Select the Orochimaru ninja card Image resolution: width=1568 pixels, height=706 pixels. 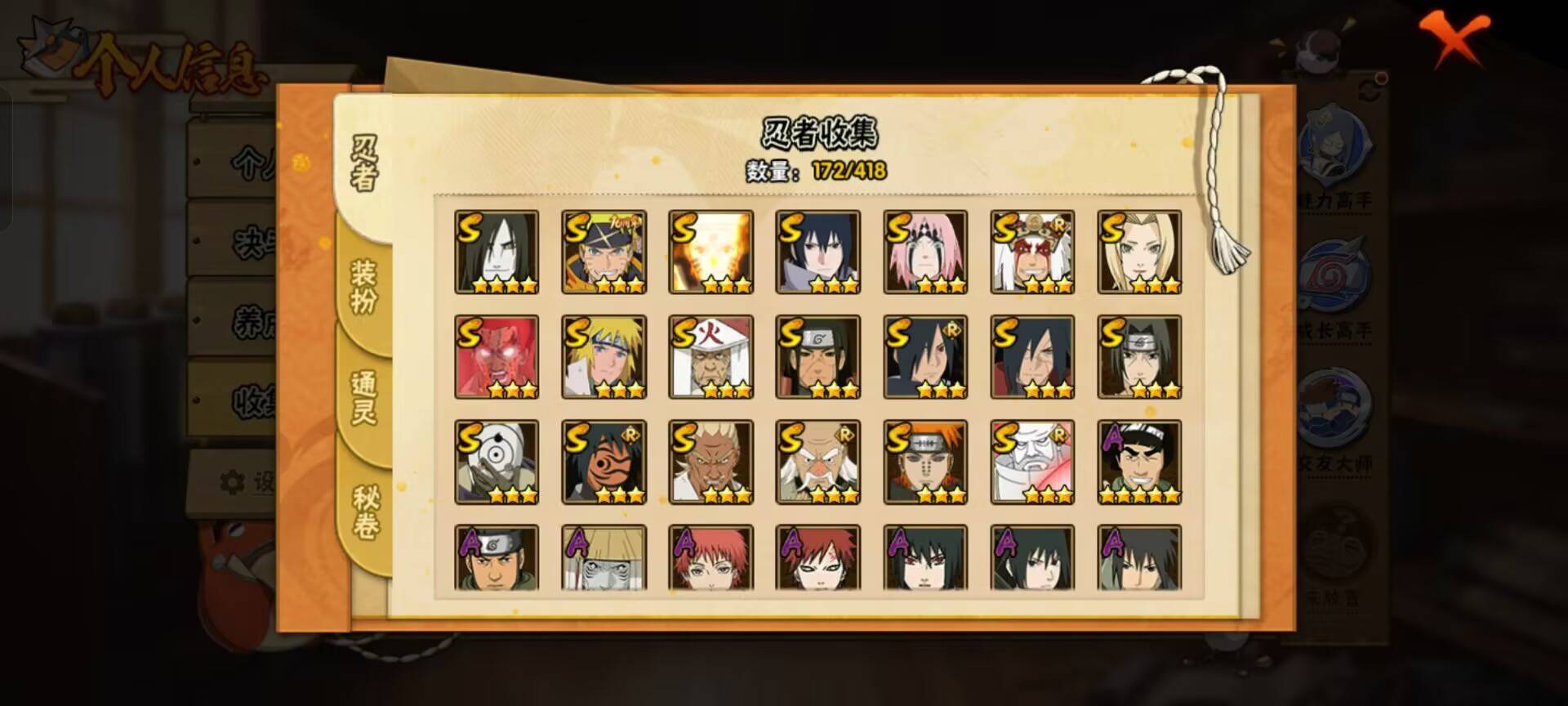pos(498,249)
